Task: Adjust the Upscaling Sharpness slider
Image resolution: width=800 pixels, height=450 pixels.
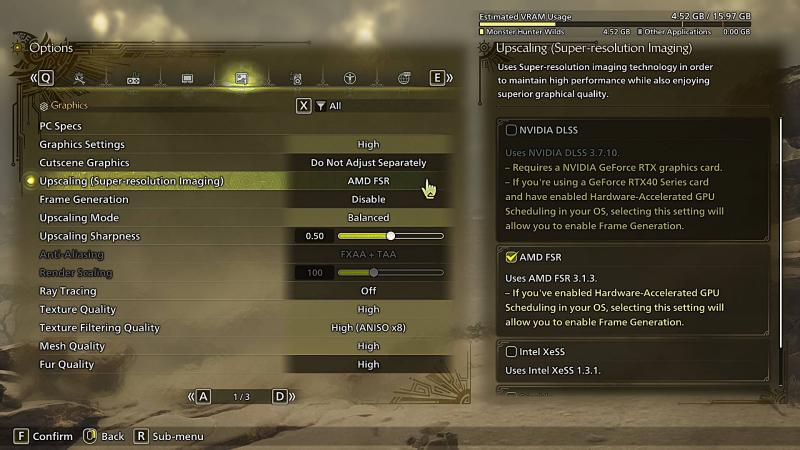Action: pos(391,236)
